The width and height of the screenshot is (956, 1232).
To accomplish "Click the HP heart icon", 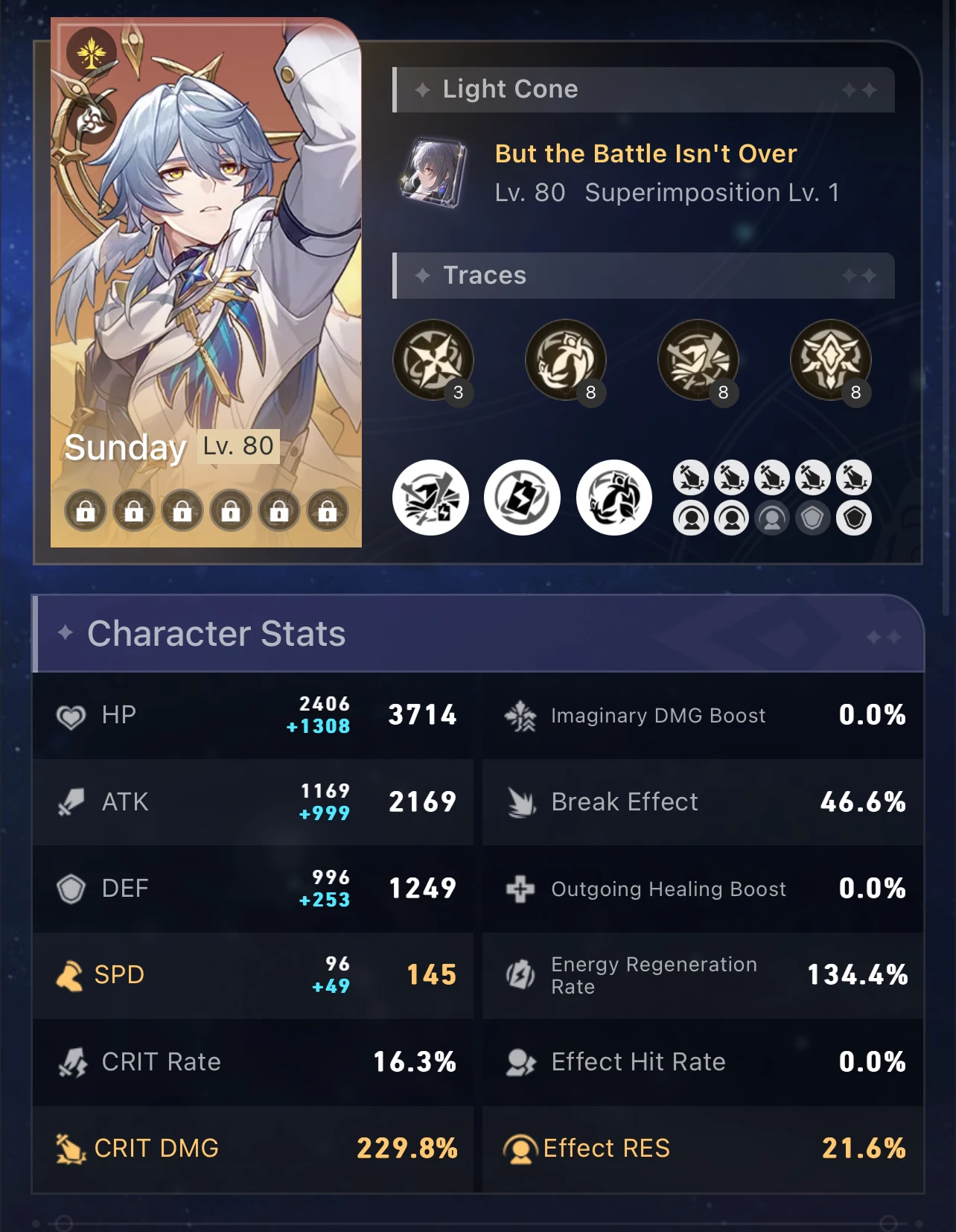I will point(72,716).
